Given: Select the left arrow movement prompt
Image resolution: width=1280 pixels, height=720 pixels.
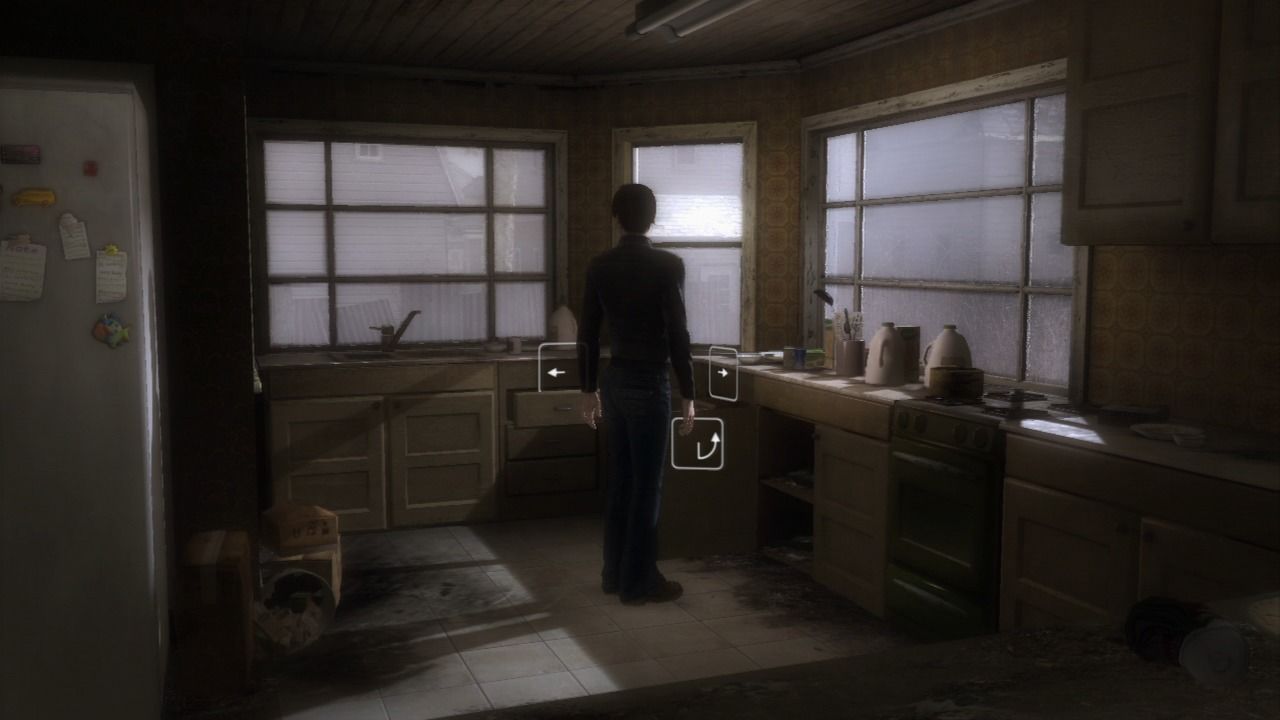Looking at the screenshot, I should (560, 372).
